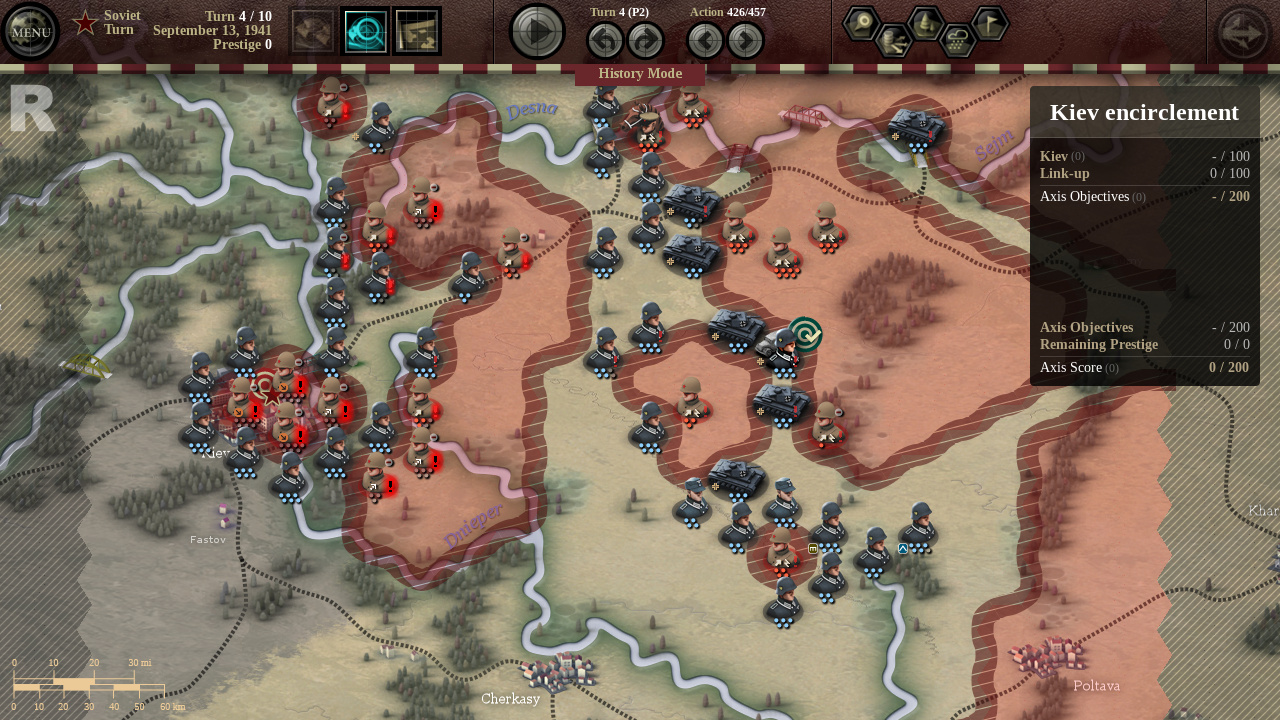Open the game MENU button
Viewport: 1280px width, 720px height.
(x=30, y=31)
